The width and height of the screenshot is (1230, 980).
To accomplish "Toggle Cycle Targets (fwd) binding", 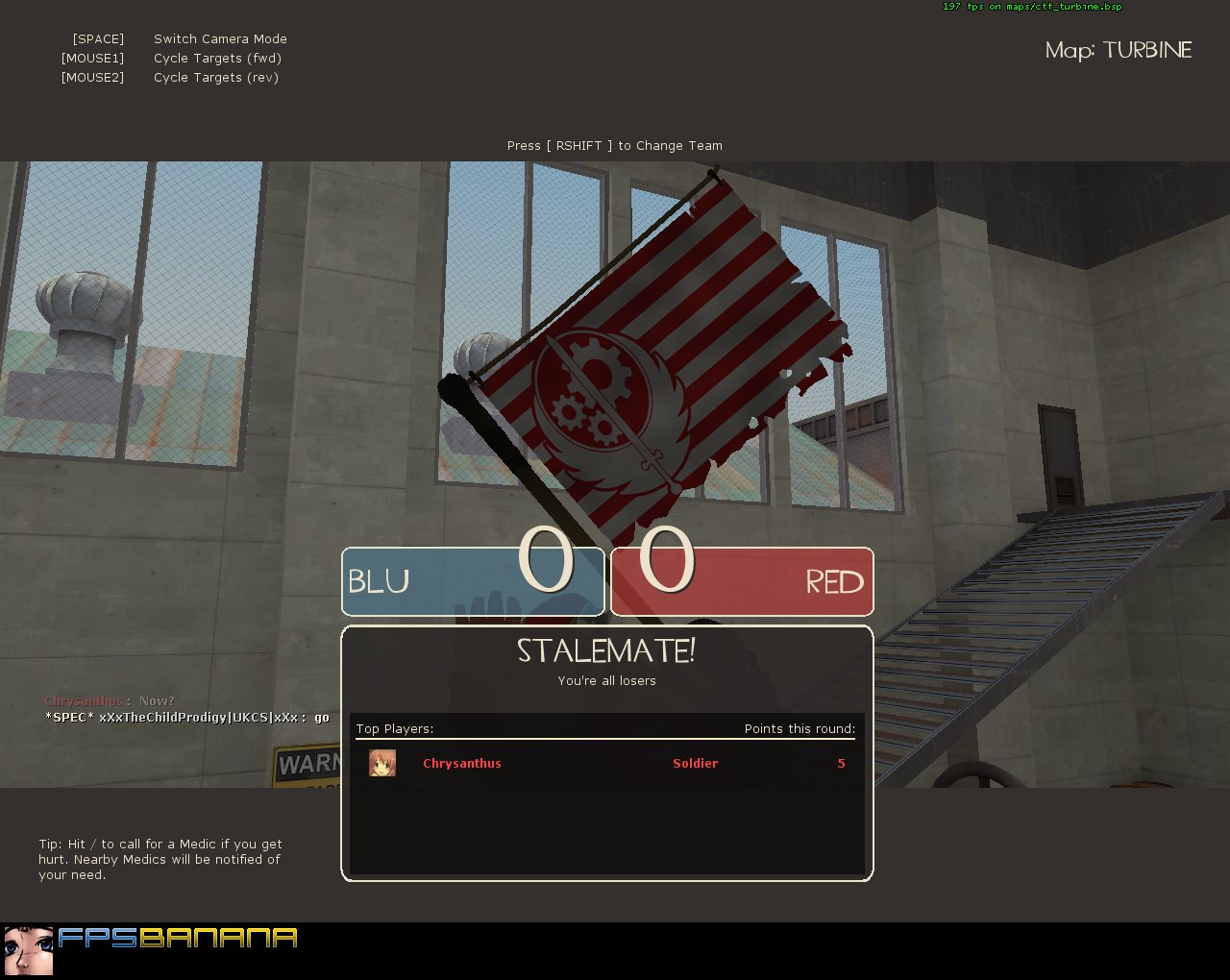I will point(217,58).
